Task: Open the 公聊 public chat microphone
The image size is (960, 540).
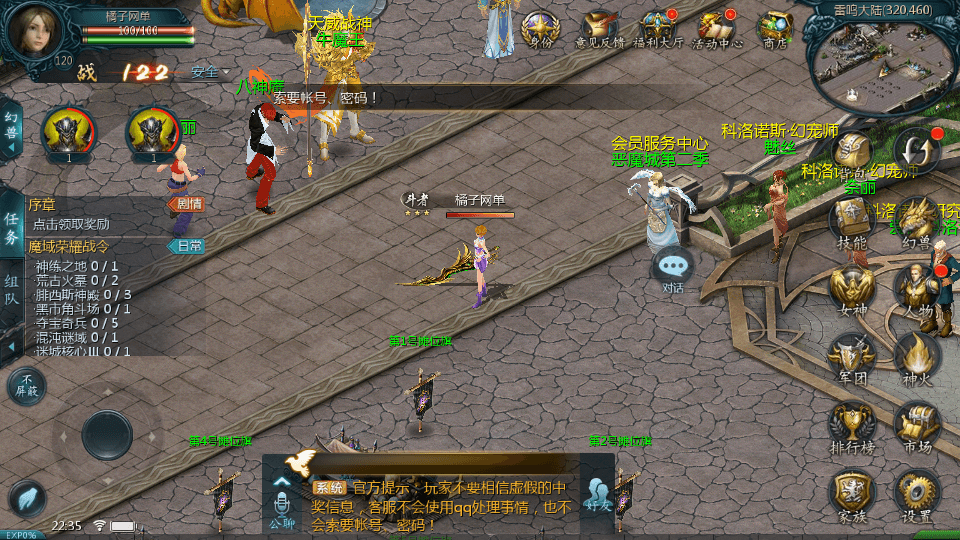Action: [282, 500]
